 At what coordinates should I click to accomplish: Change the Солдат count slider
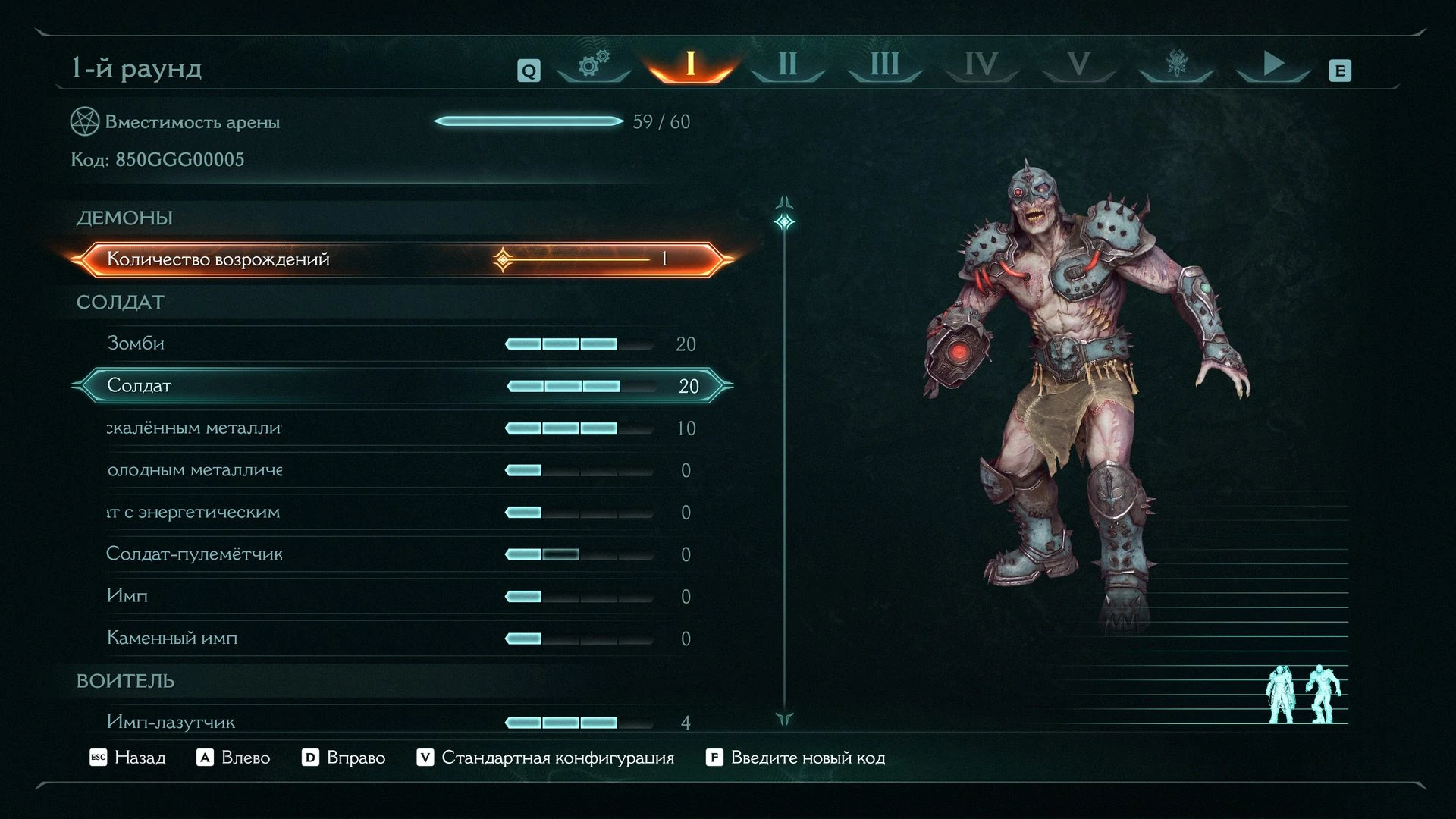pyautogui.click(x=580, y=386)
